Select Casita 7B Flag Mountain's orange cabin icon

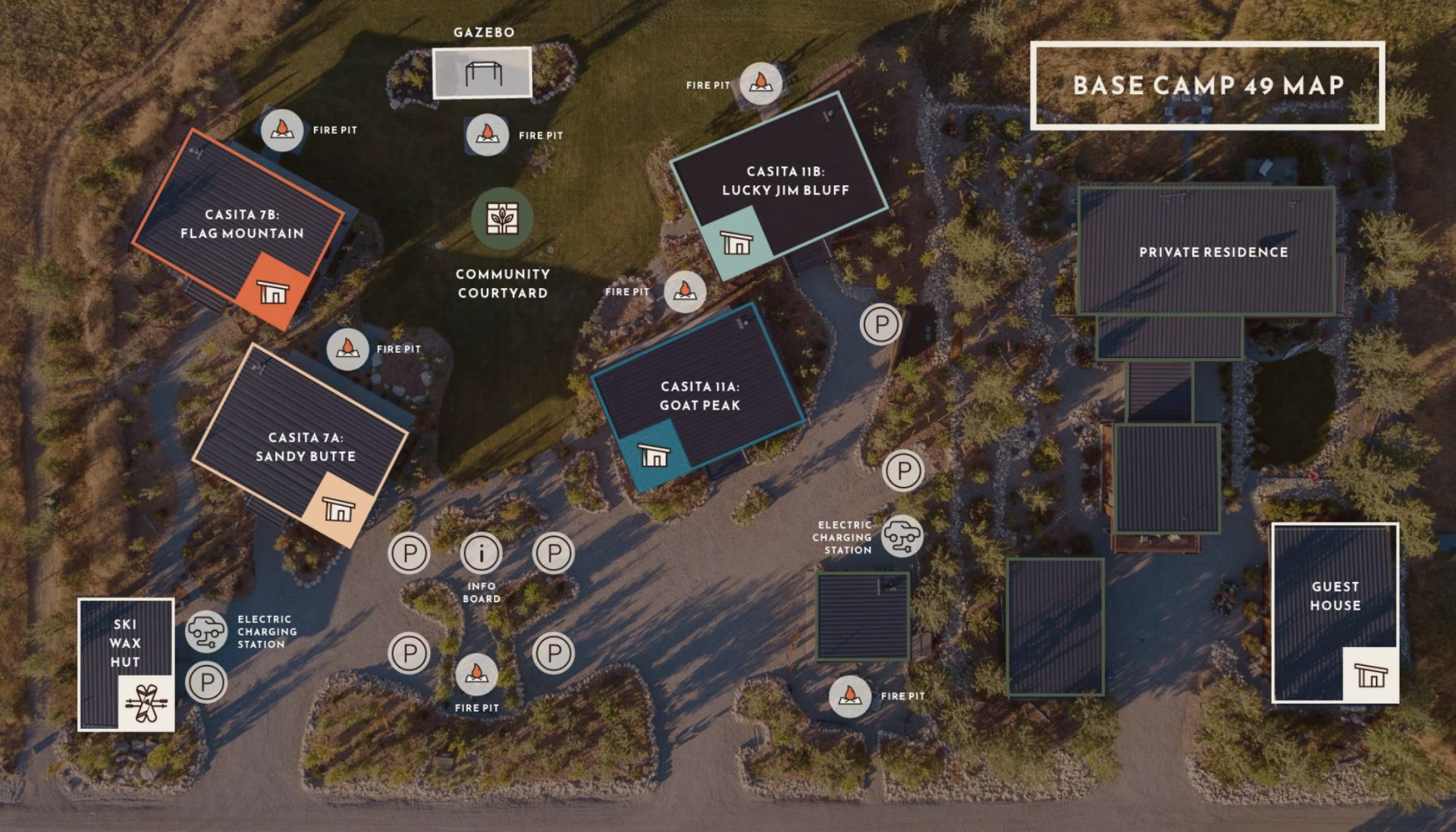(273, 291)
